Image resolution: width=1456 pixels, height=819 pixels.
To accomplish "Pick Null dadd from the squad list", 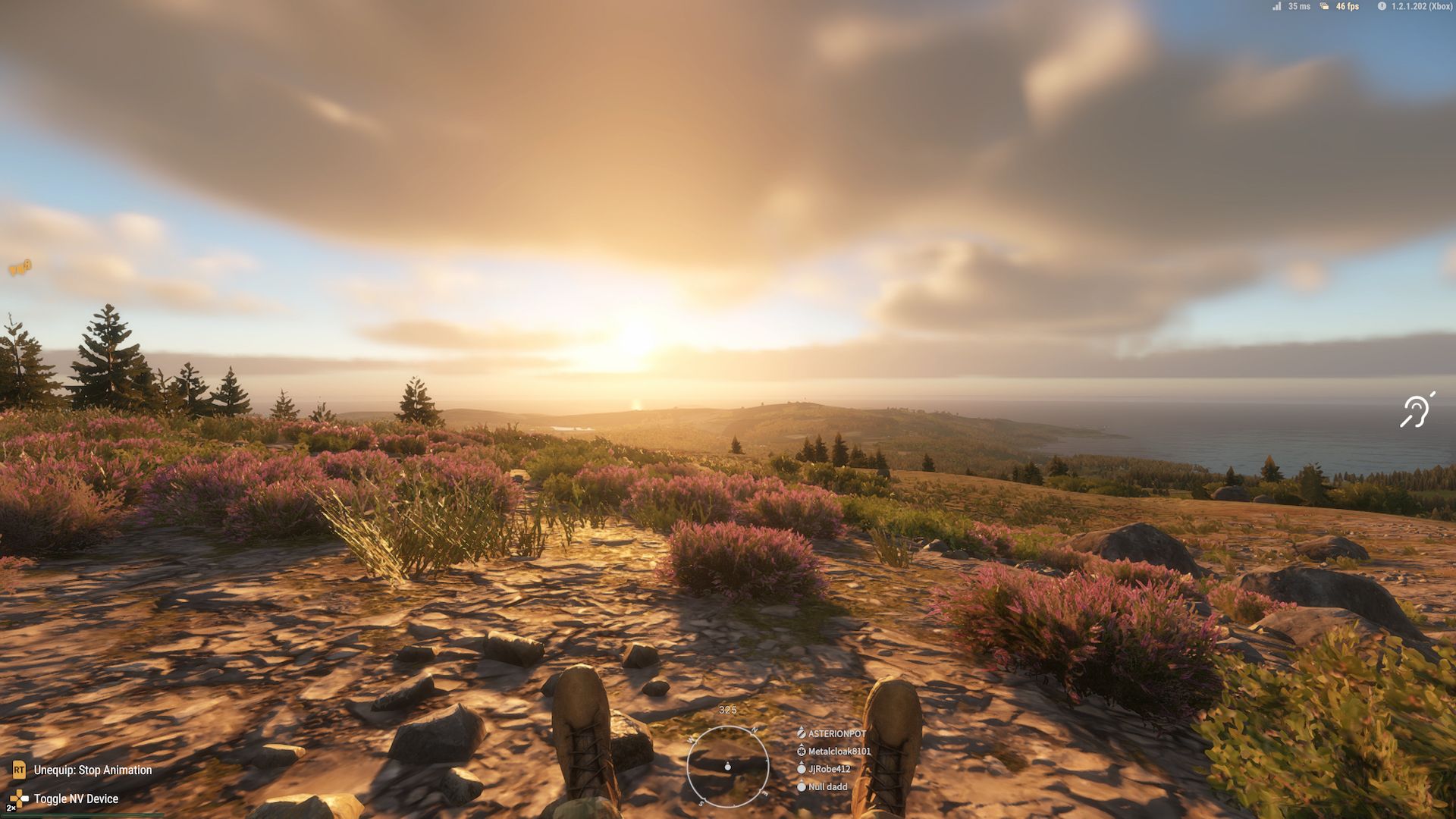I will click(x=827, y=787).
